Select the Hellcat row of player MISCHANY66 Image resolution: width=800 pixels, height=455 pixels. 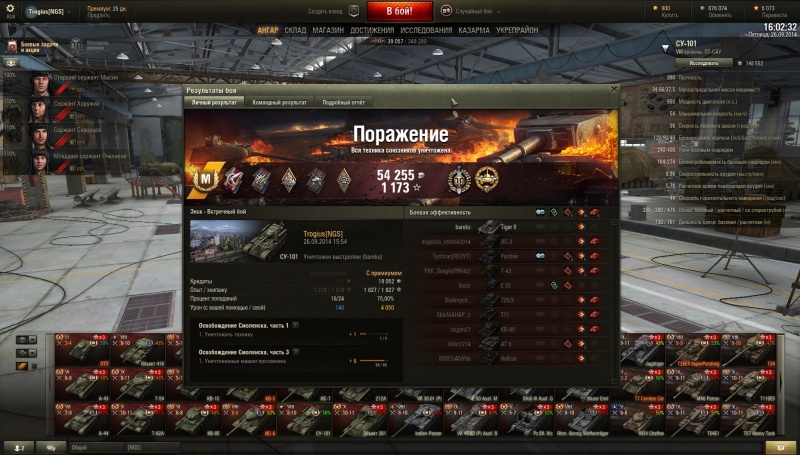(503, 357)
